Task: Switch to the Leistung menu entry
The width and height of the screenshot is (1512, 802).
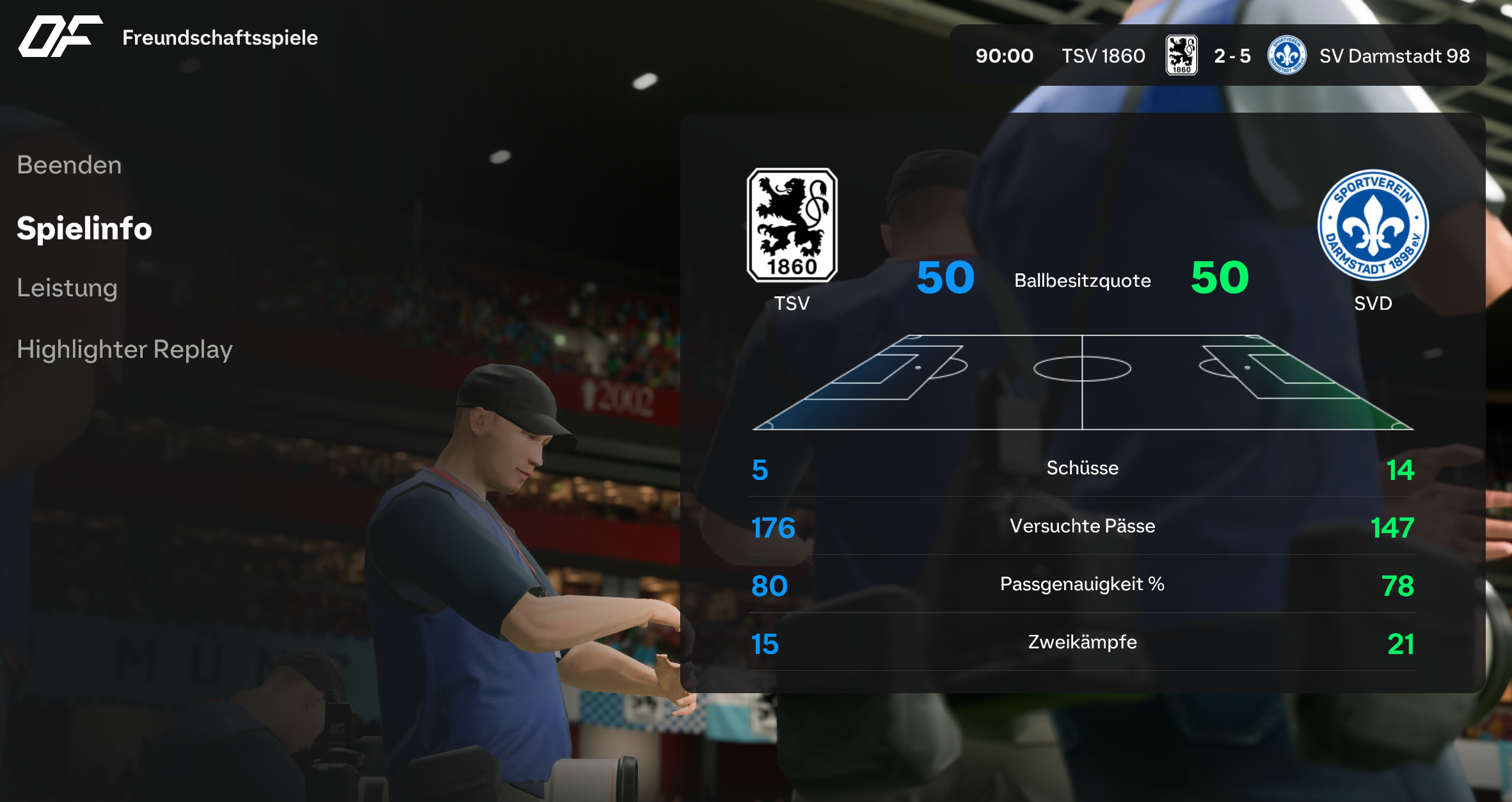Action: [x=67, y=288]
